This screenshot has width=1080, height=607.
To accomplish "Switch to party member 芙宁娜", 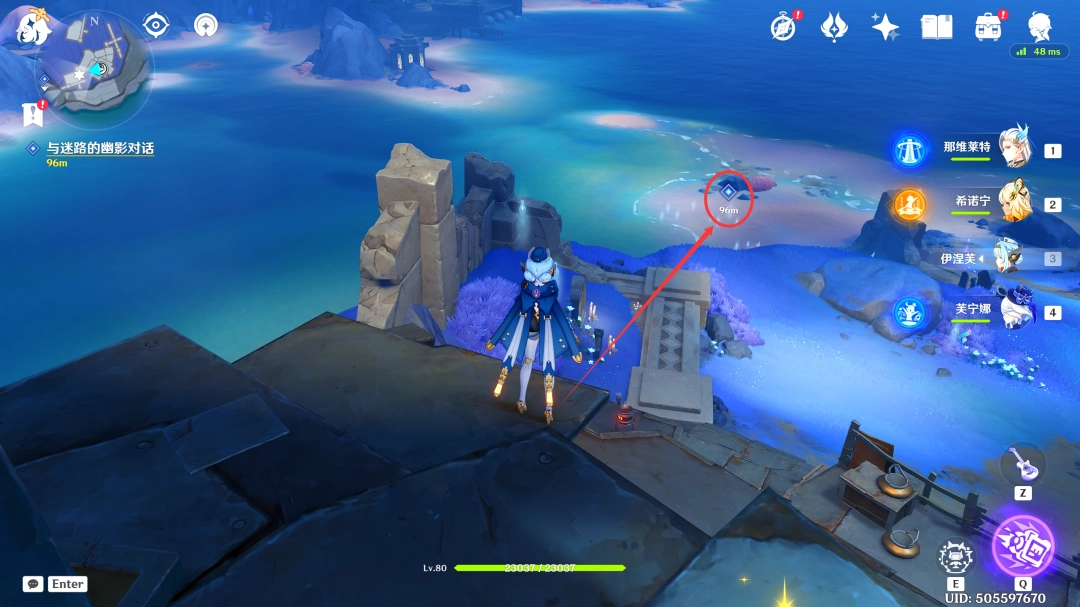I will (1016, 312).
